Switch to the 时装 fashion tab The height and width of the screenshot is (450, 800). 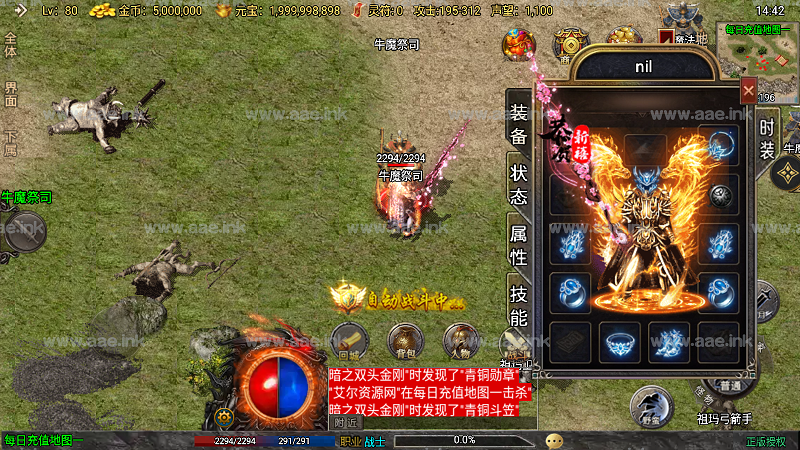coord(767,138)
